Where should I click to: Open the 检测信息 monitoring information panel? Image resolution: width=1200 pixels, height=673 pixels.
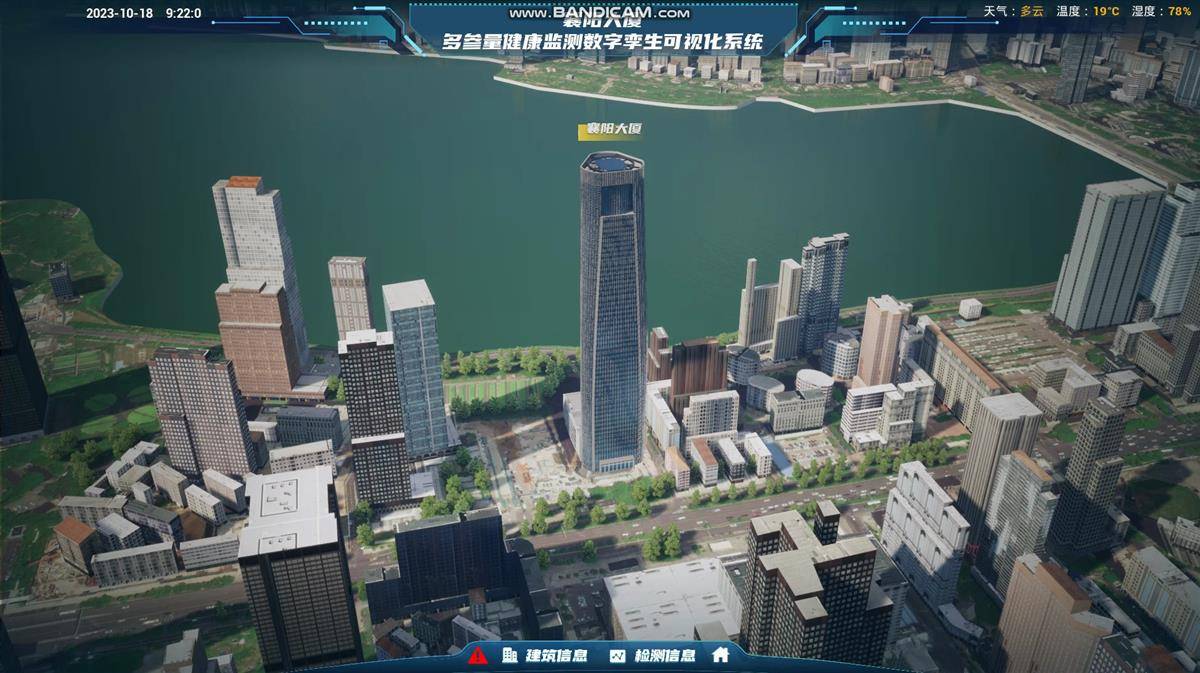[x=653, y=656]
